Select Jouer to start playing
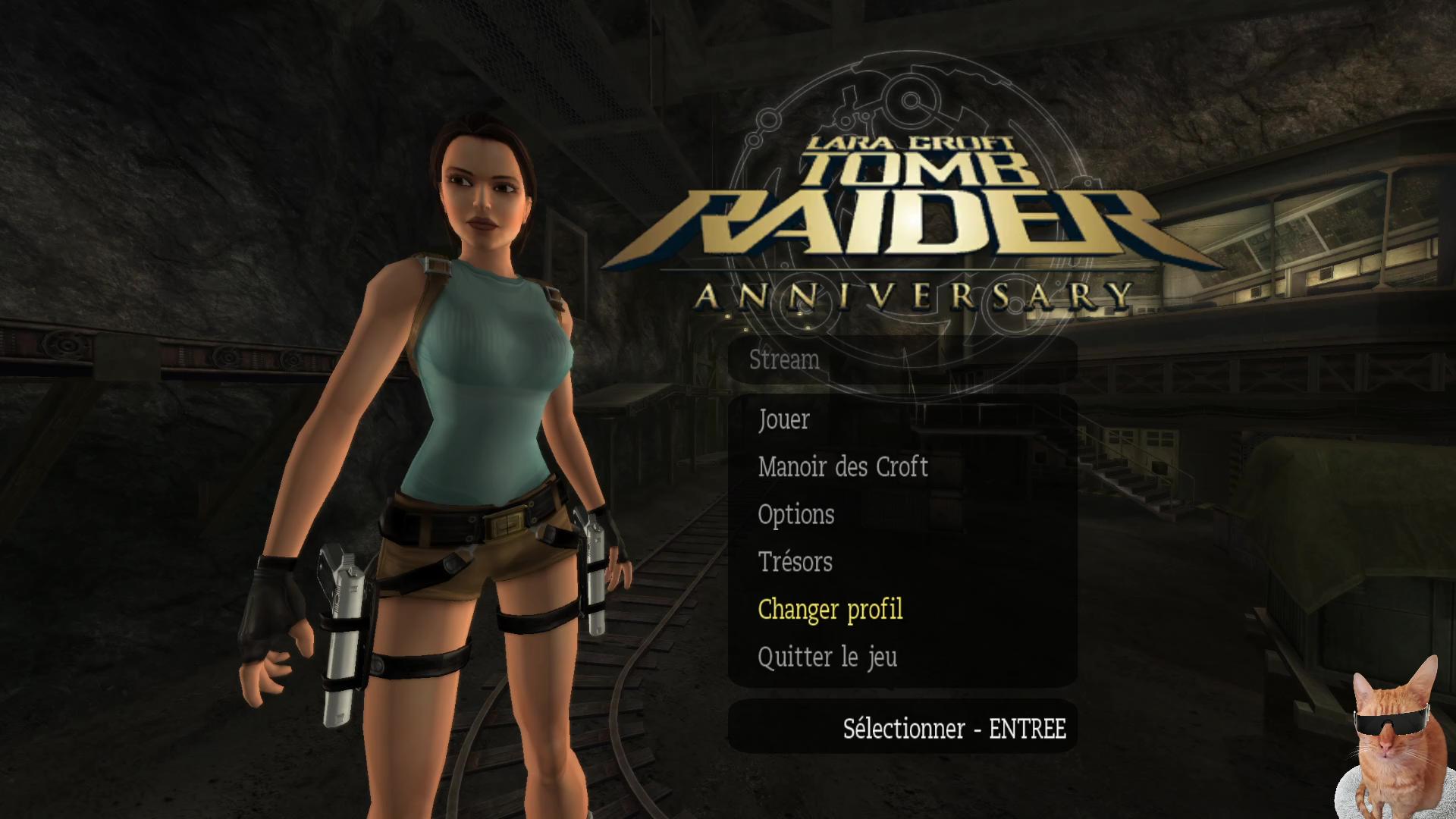 pyautogui.click(x=783, y=419)
